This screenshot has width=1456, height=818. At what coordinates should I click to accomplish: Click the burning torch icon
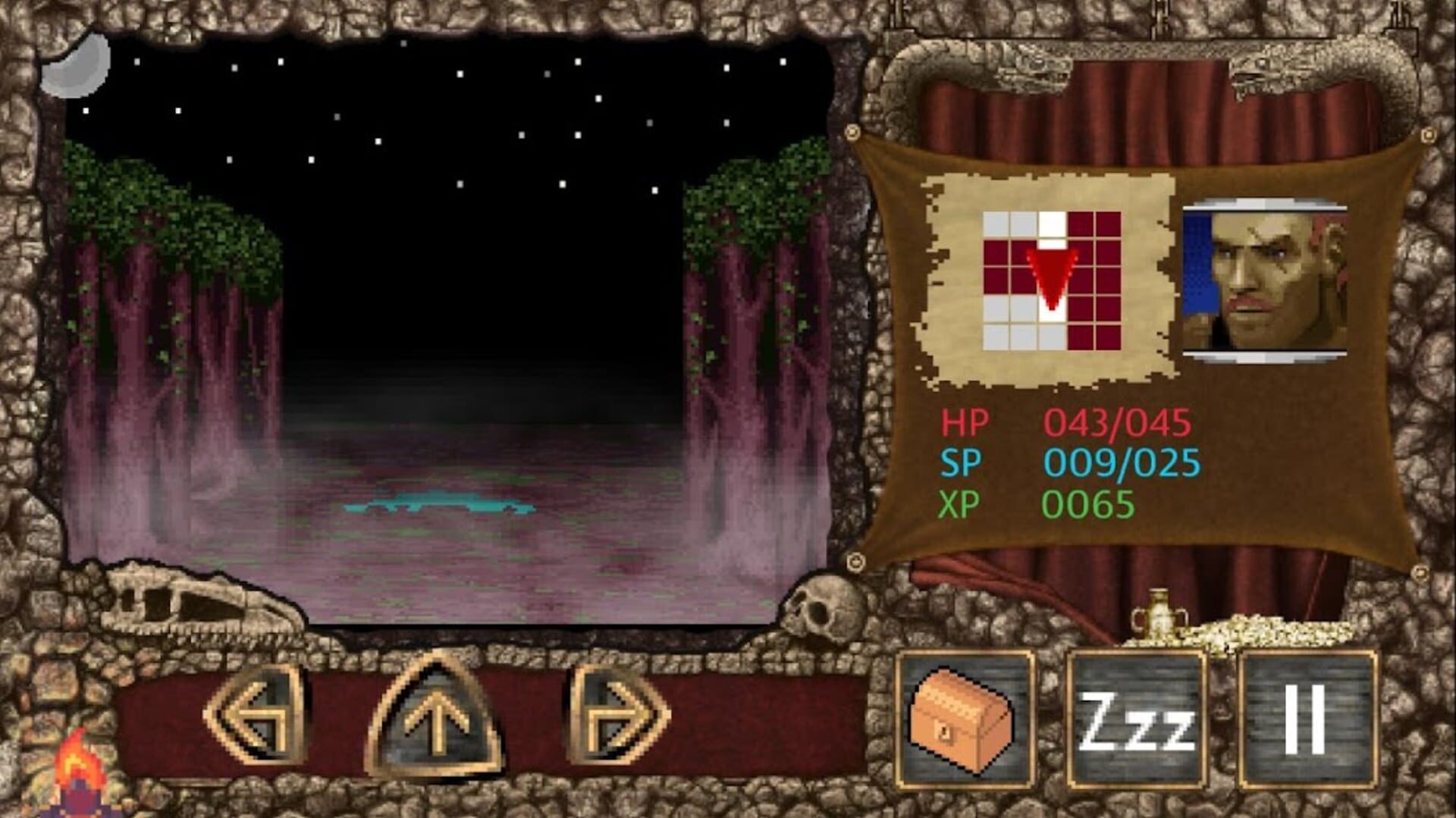(x=78, y=766)
